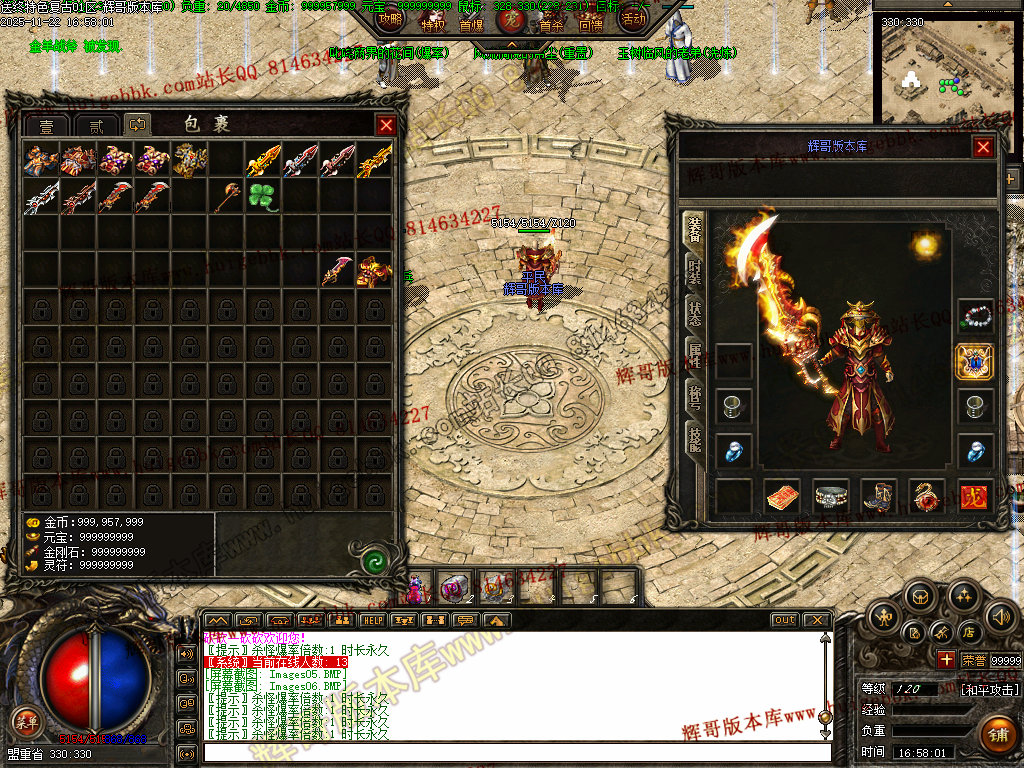Click the Out button on chat bar

point(785,620)
